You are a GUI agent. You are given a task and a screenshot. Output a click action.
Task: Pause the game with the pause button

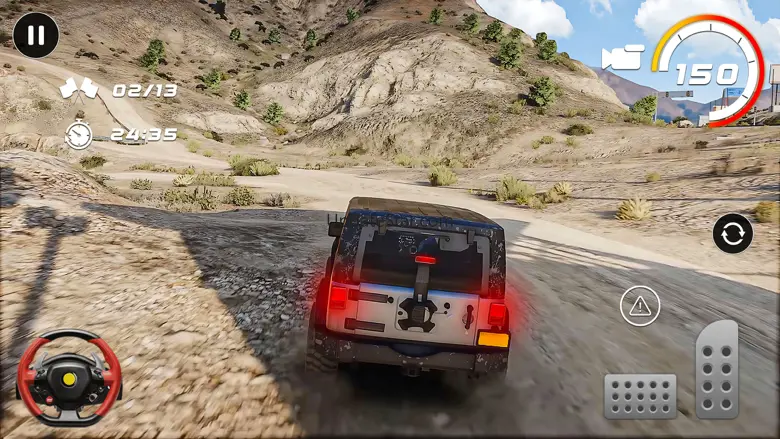[x=36, y=36]
